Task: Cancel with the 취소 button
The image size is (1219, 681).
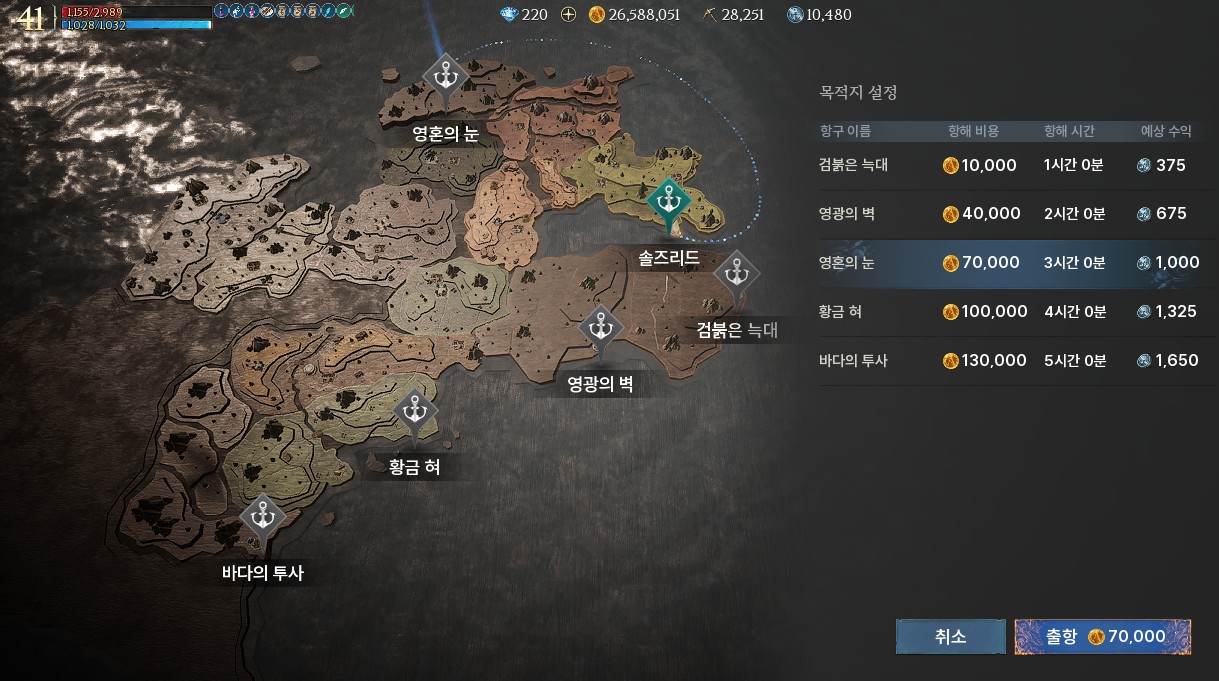Action: point(950,637)
